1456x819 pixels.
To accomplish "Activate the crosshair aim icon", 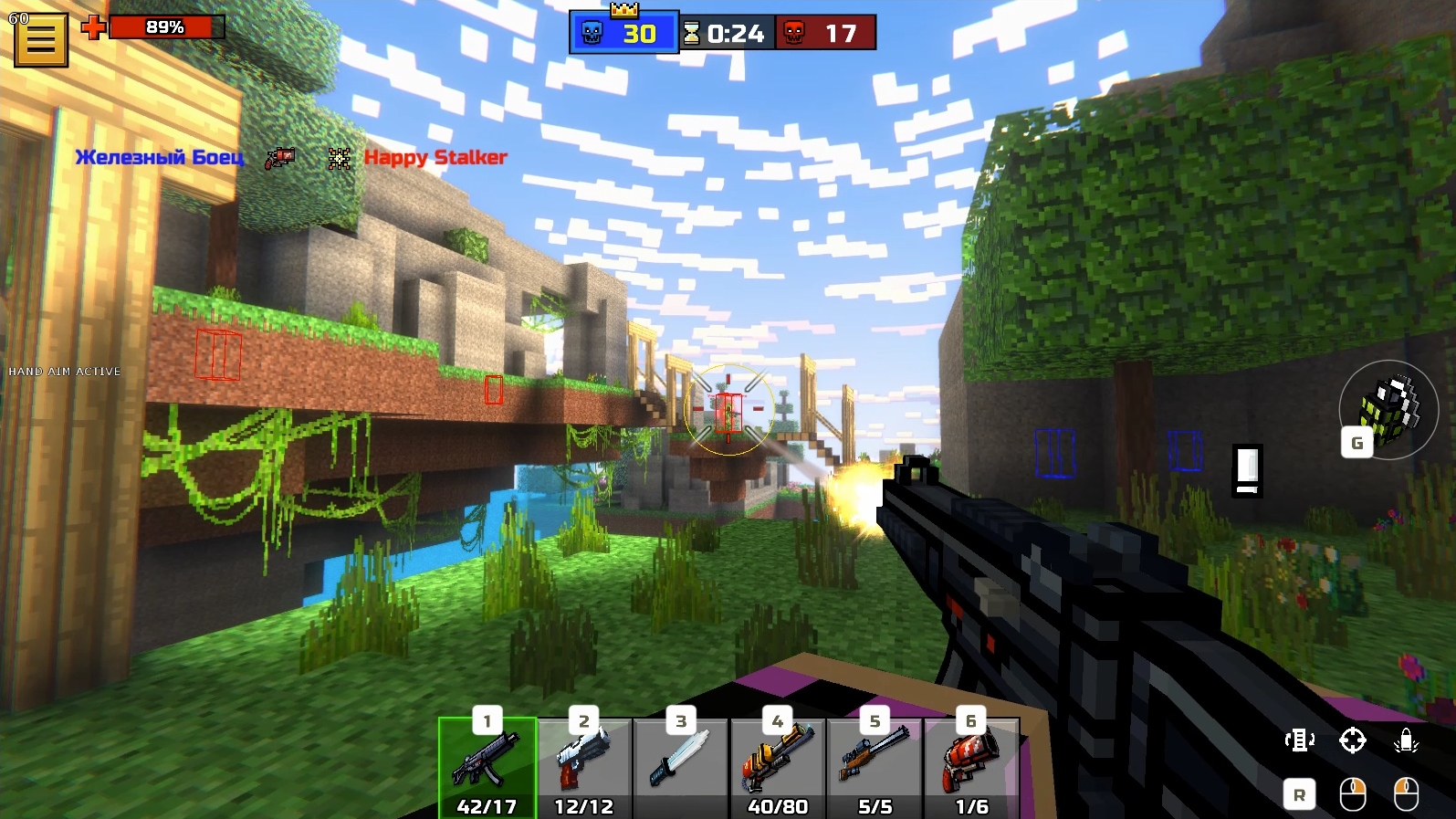I will point(1353,740).
